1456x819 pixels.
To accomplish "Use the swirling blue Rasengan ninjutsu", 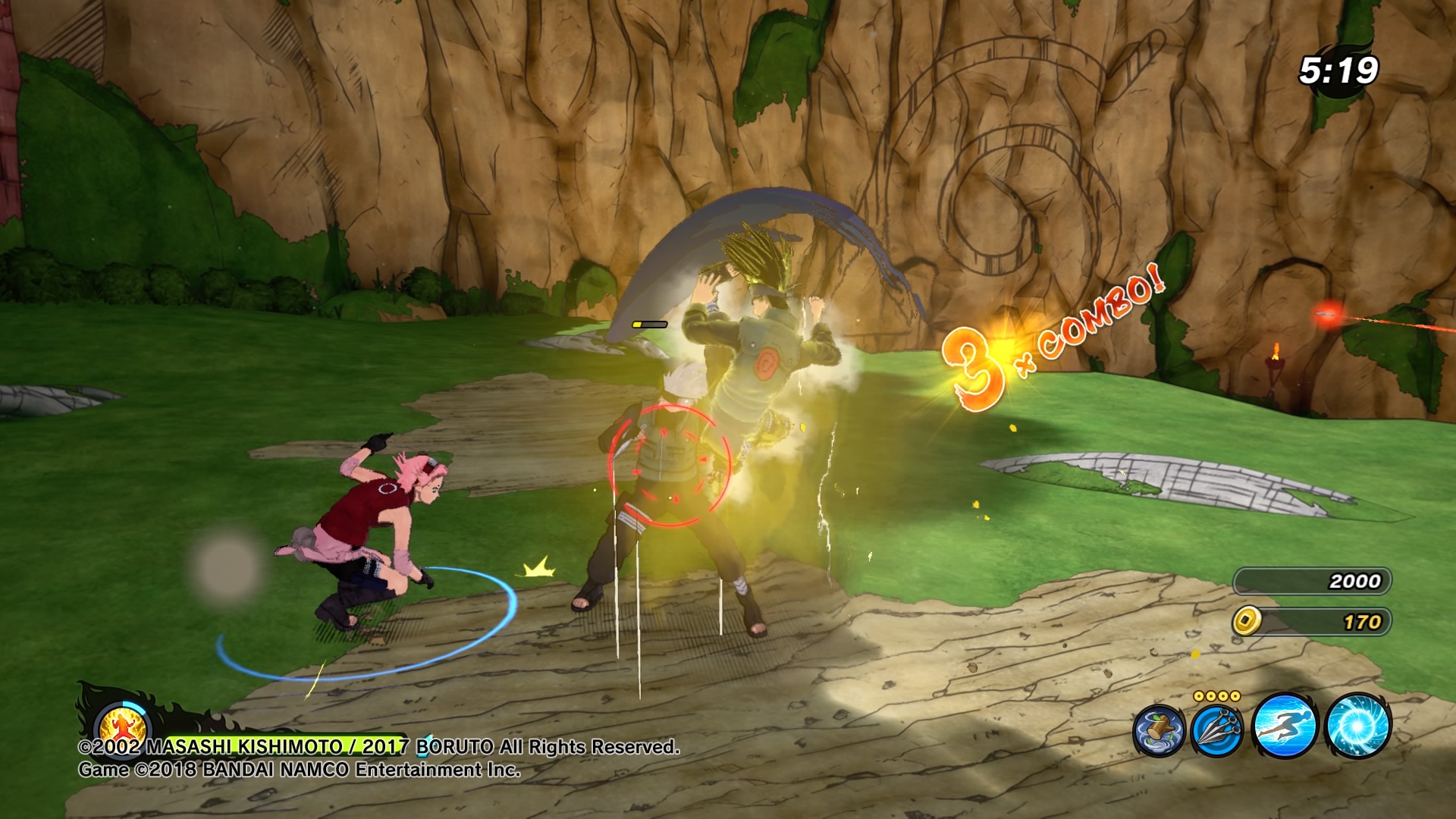I will tap(1357, 726).
